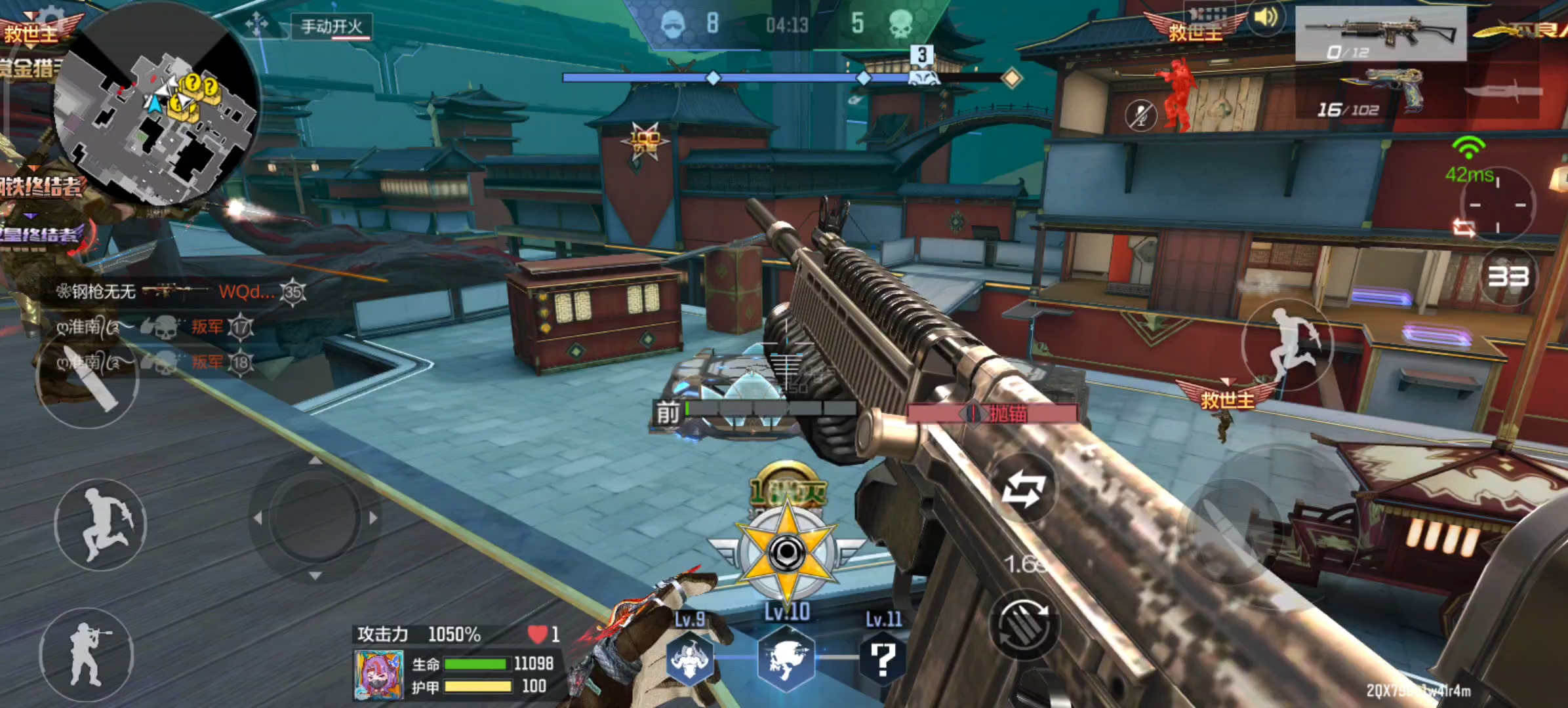Activate the crosshair scope aim button

pos(1498,205)
